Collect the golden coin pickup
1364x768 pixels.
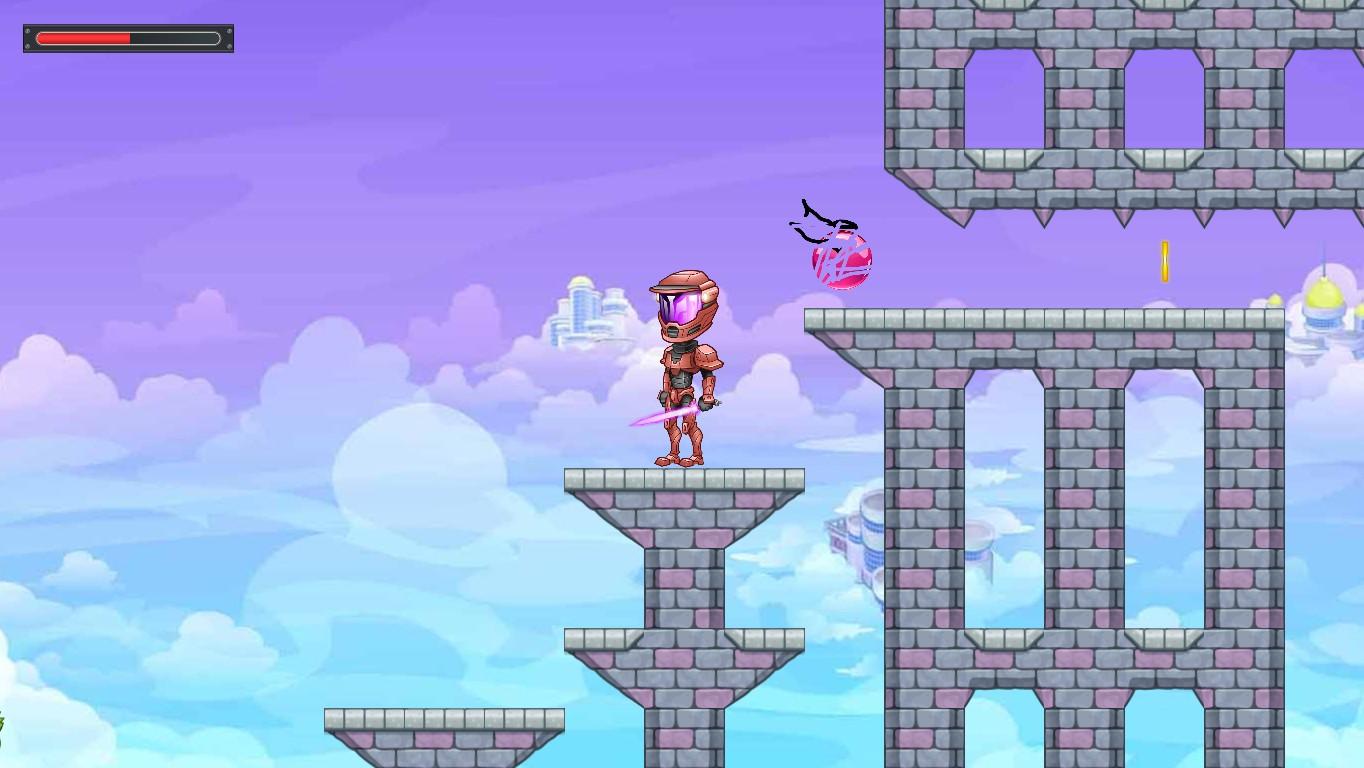point(1164,260)
